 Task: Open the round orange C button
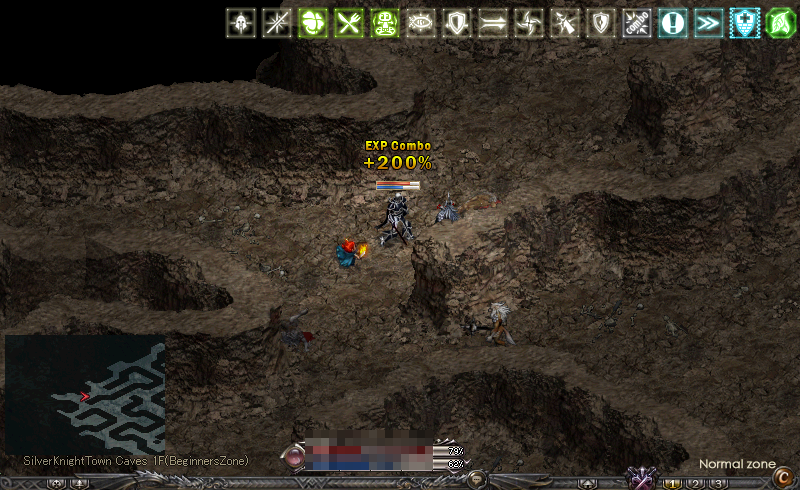point(781,478)
